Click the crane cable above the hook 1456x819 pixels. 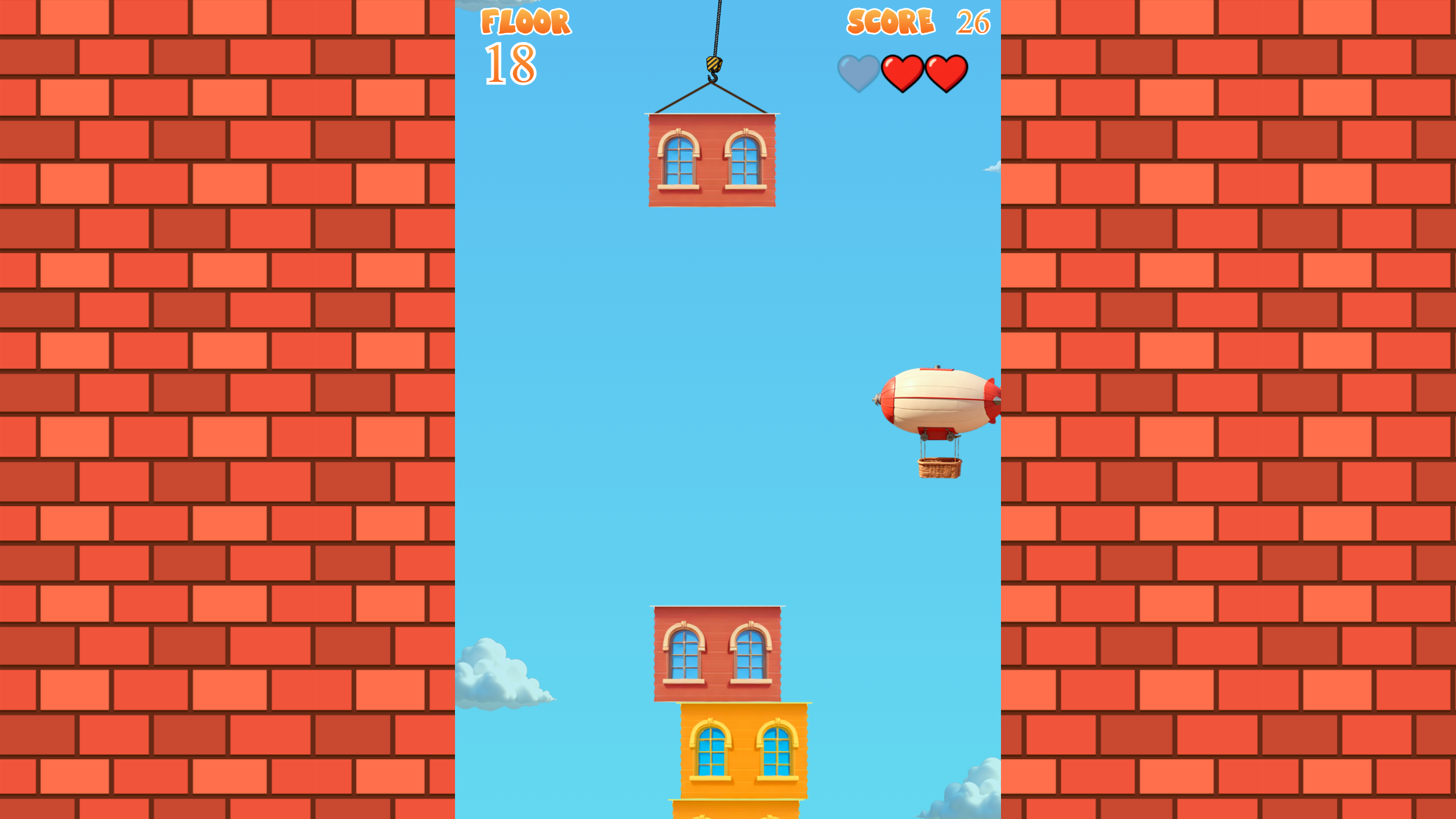point(717,23)
